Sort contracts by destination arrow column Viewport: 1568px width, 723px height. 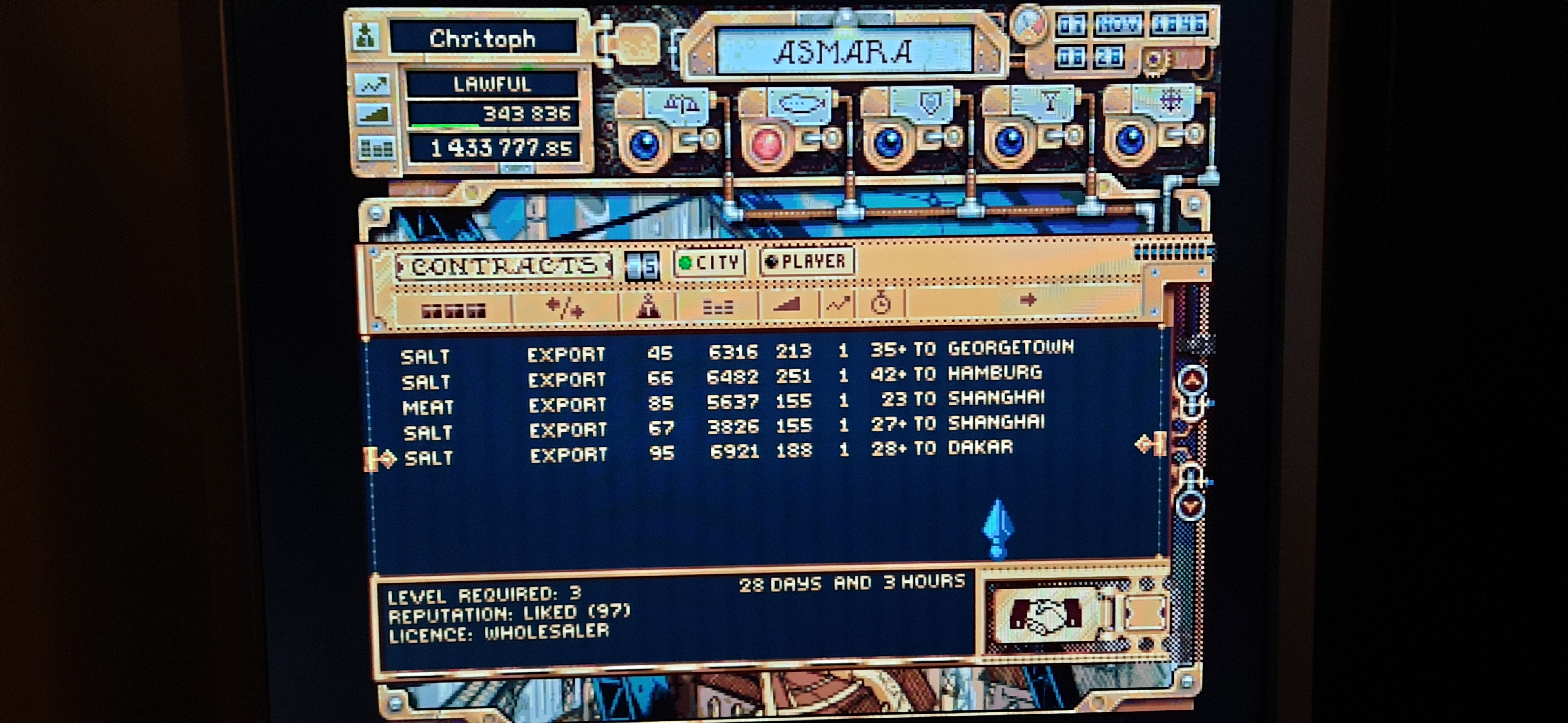1027,300
